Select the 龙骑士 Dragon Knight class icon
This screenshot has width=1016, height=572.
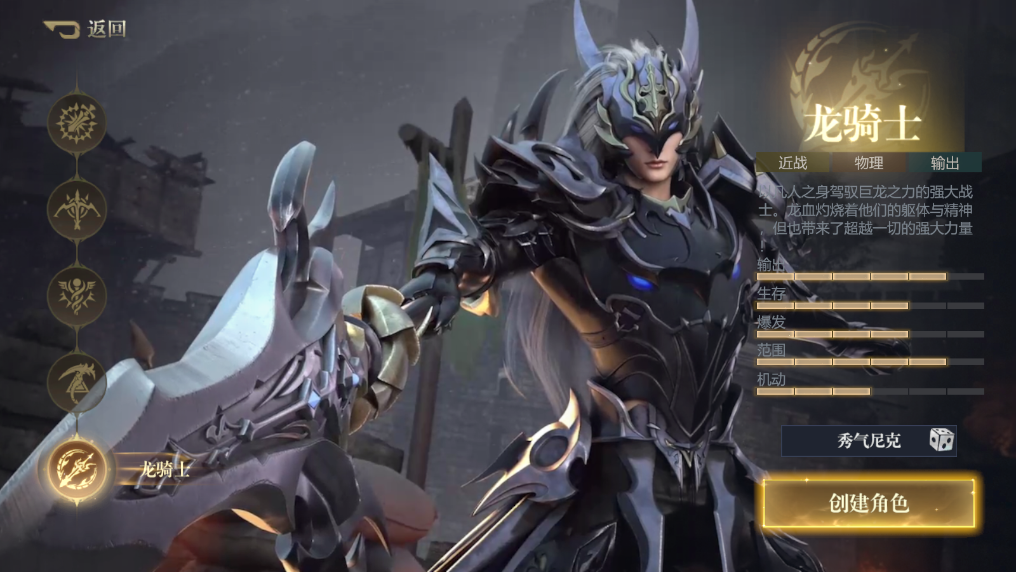(78, 468)
